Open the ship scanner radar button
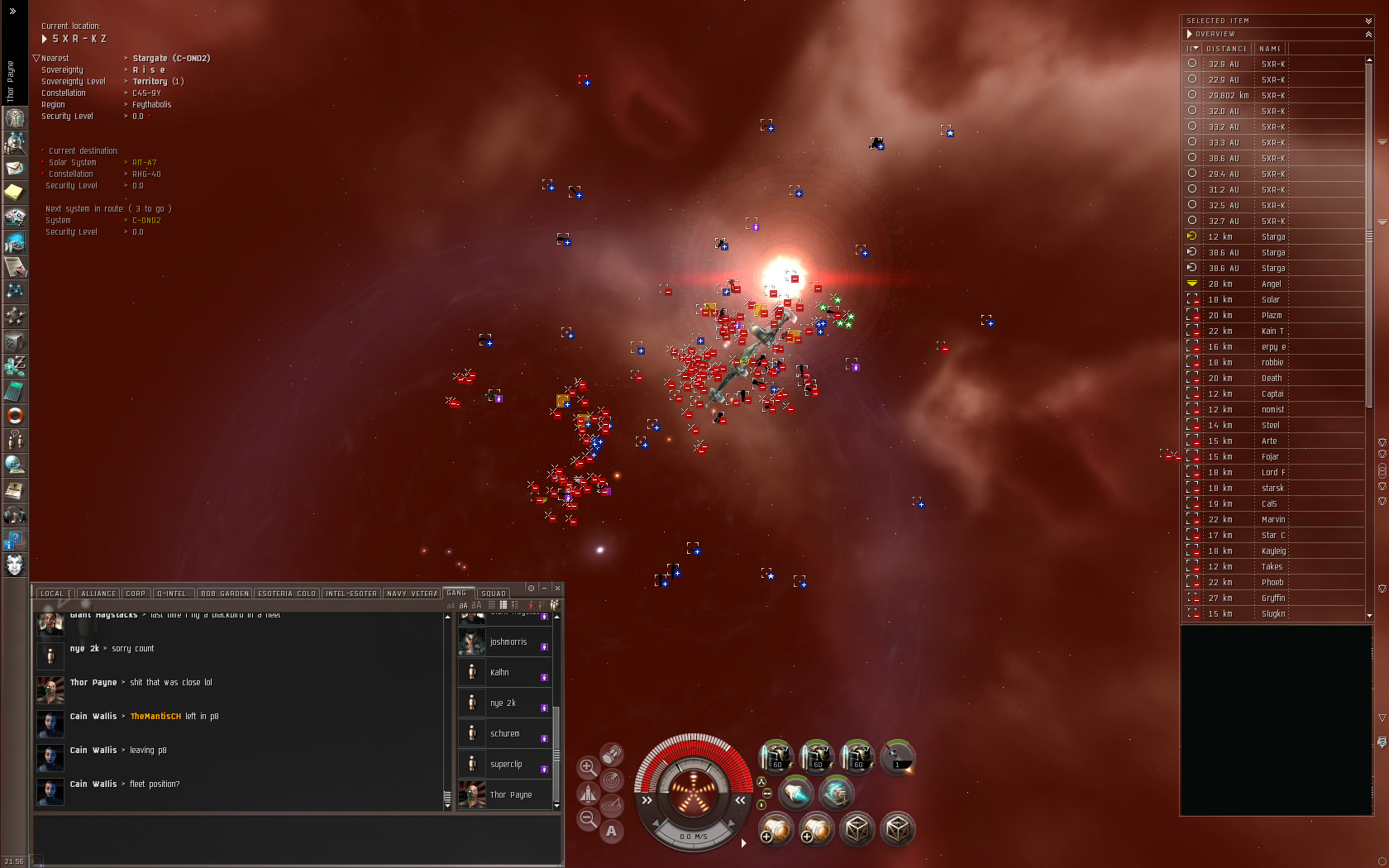The width and height of the screenshot is (1389, 868). (x=612, y=780)
